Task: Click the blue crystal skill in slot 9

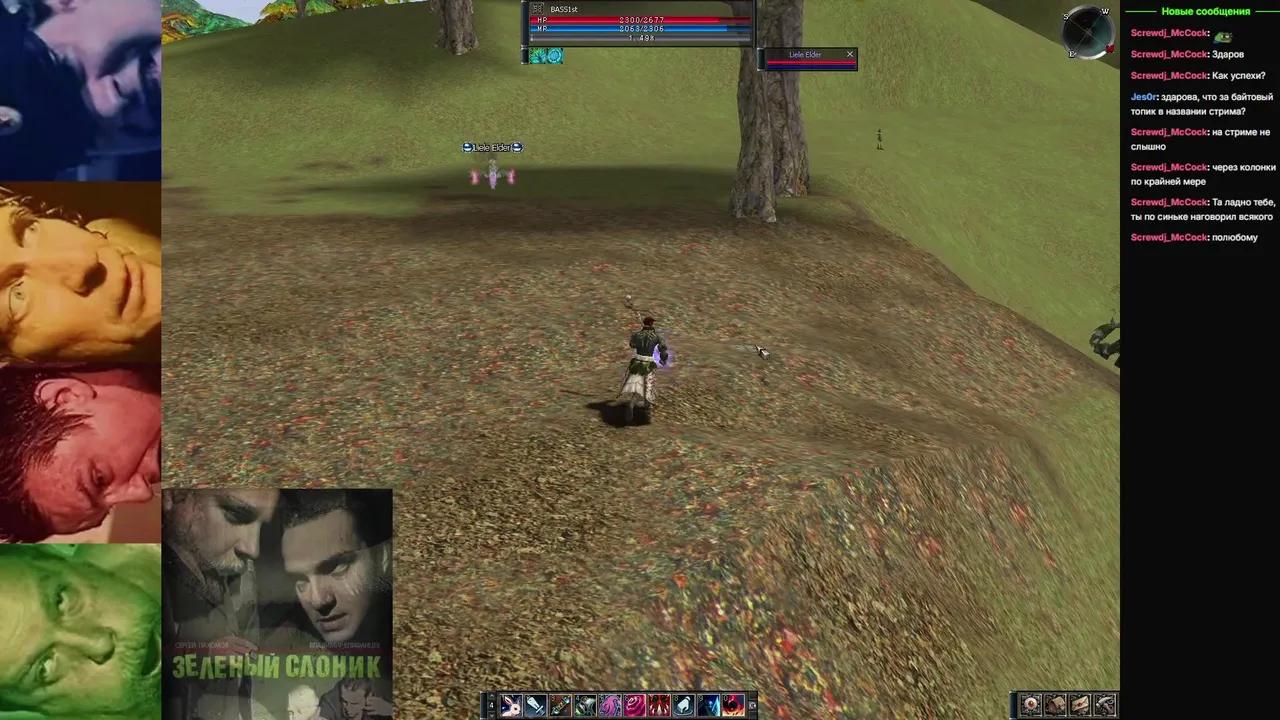Action: (x=708, y=706)
